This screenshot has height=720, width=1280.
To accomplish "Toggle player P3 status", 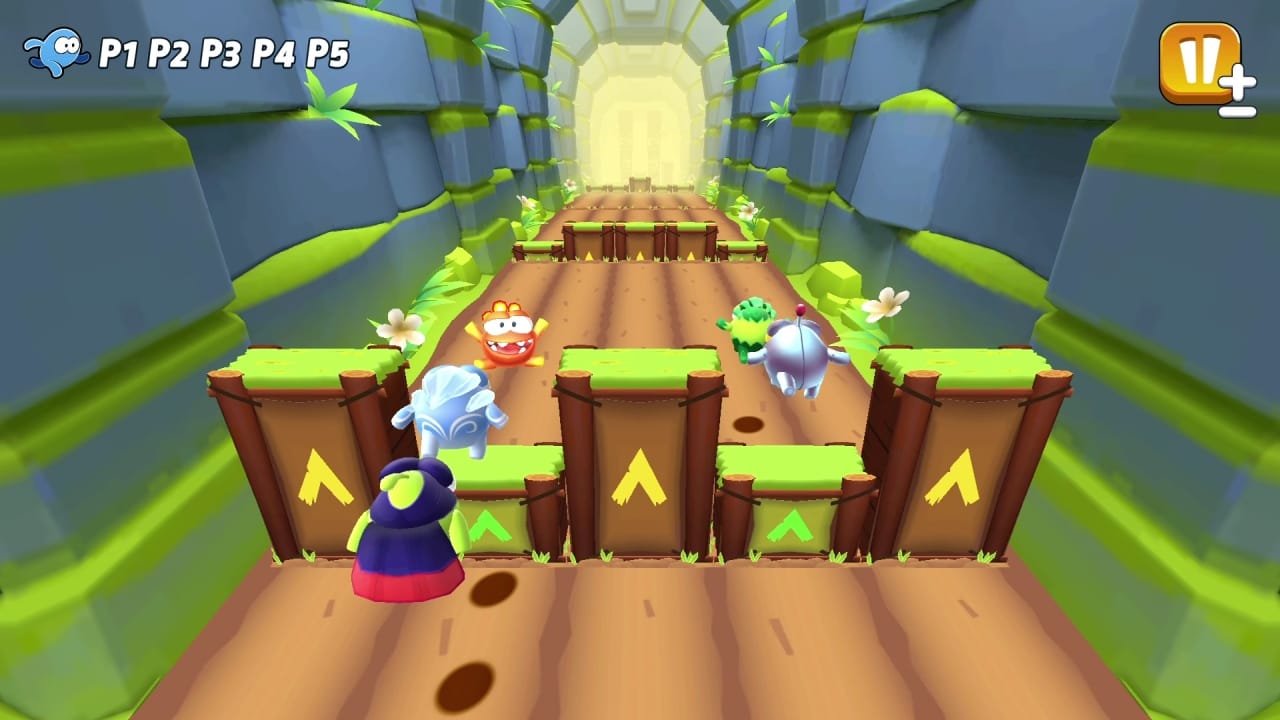I will tap(219, 52).
